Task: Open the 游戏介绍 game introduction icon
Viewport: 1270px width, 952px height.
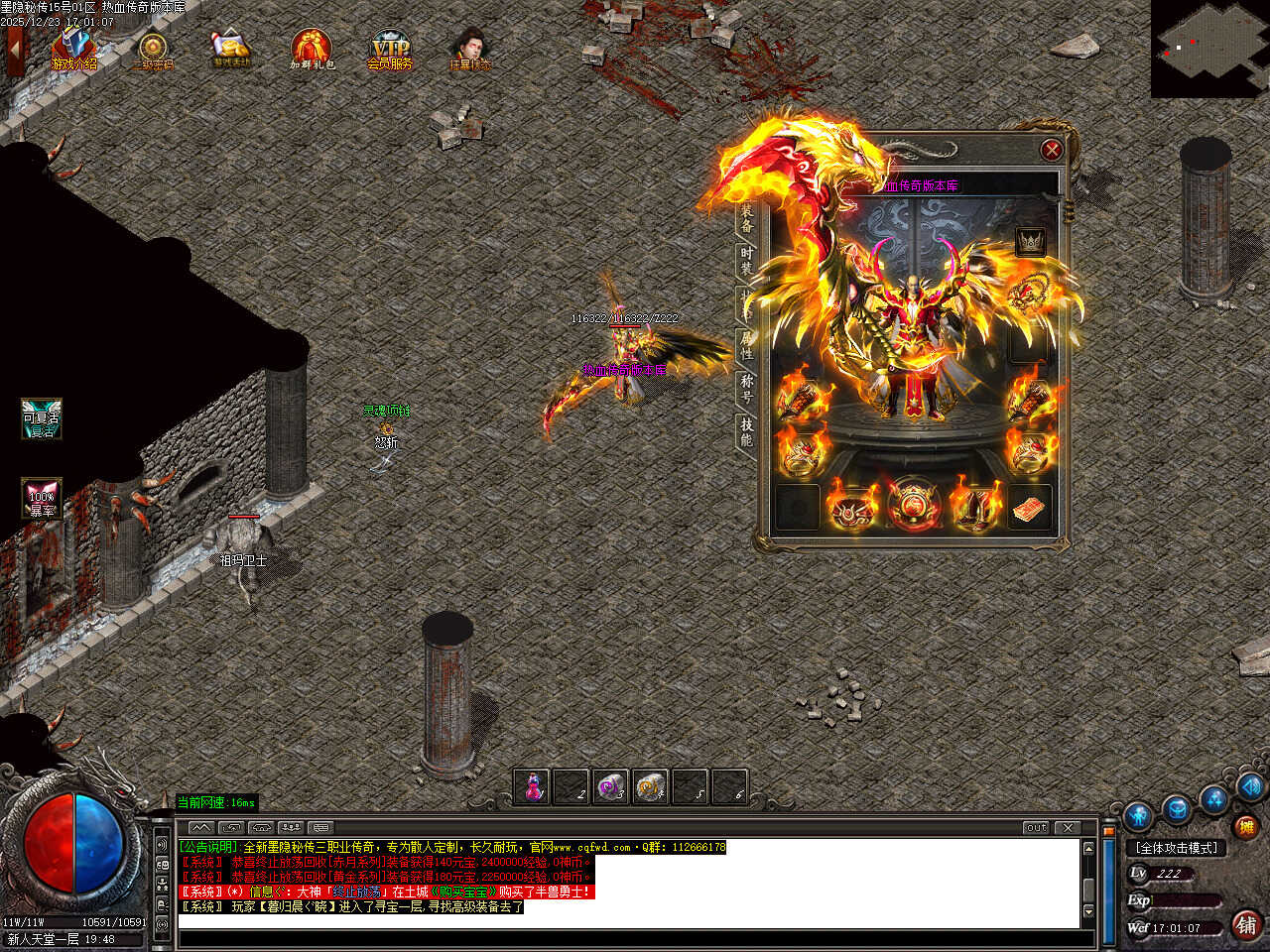Action: [74, 50]
